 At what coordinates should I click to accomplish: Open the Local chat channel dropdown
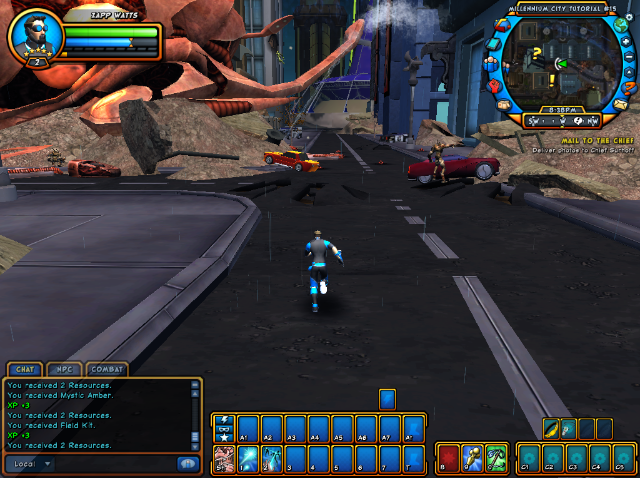pyautogui.click(x=32, y=464)
